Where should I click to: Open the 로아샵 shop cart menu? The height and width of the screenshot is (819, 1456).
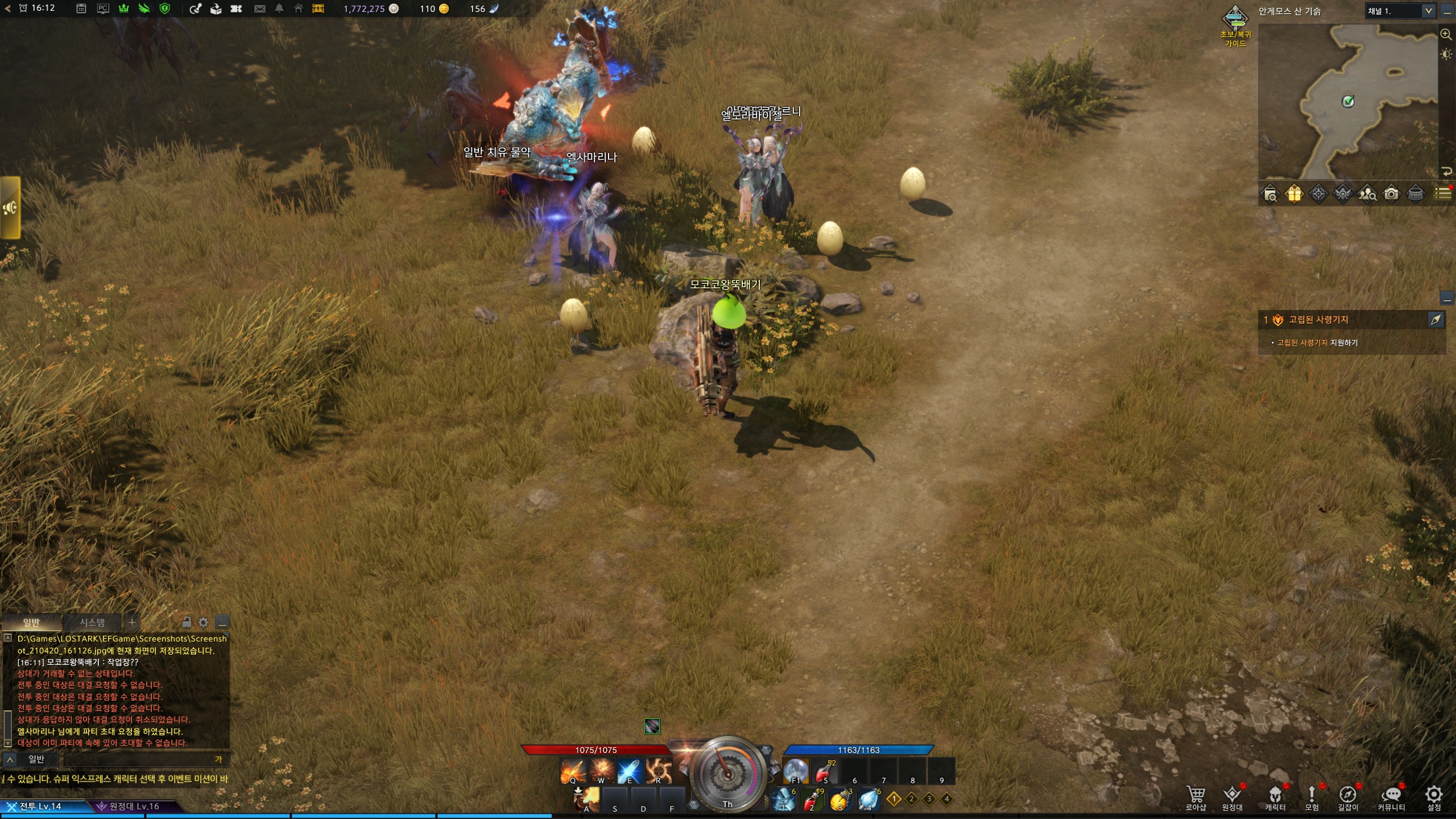tap(1196, 797)
